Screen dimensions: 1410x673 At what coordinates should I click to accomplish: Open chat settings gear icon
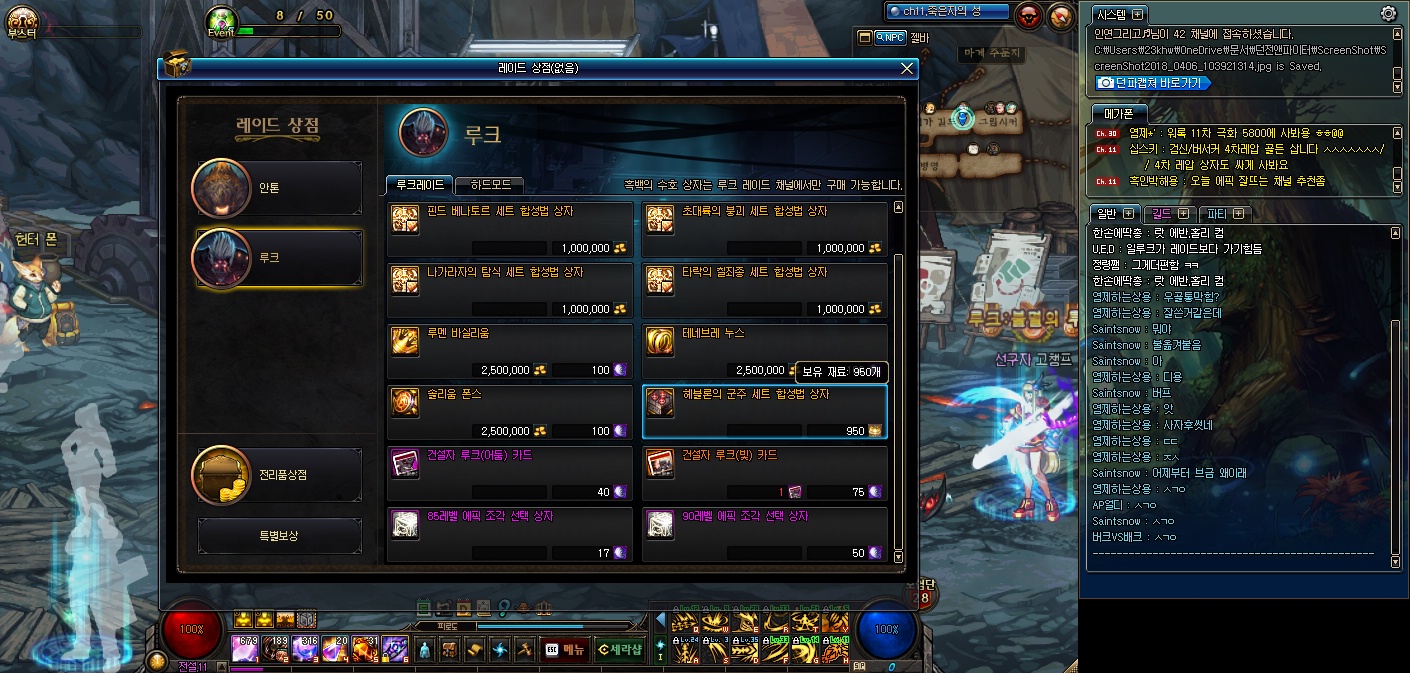pyautogui.click(x=1388, y=13)
